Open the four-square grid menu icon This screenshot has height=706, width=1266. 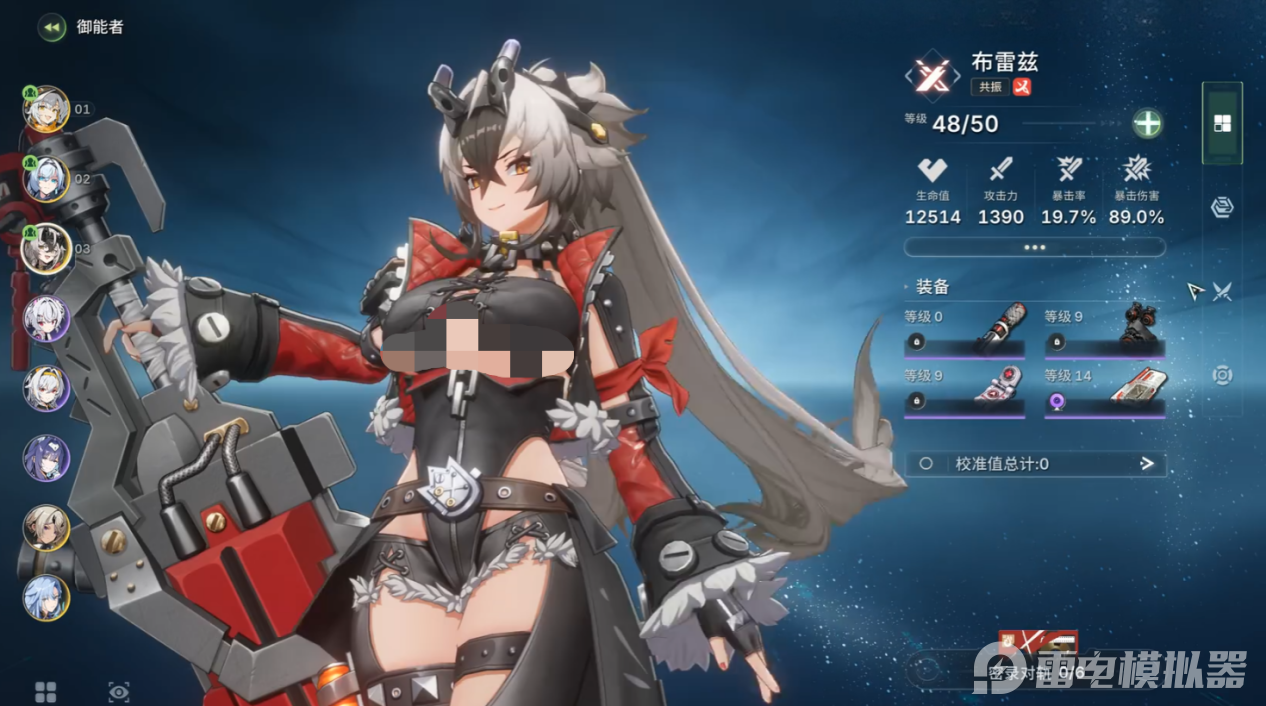(x=46, y=692)
